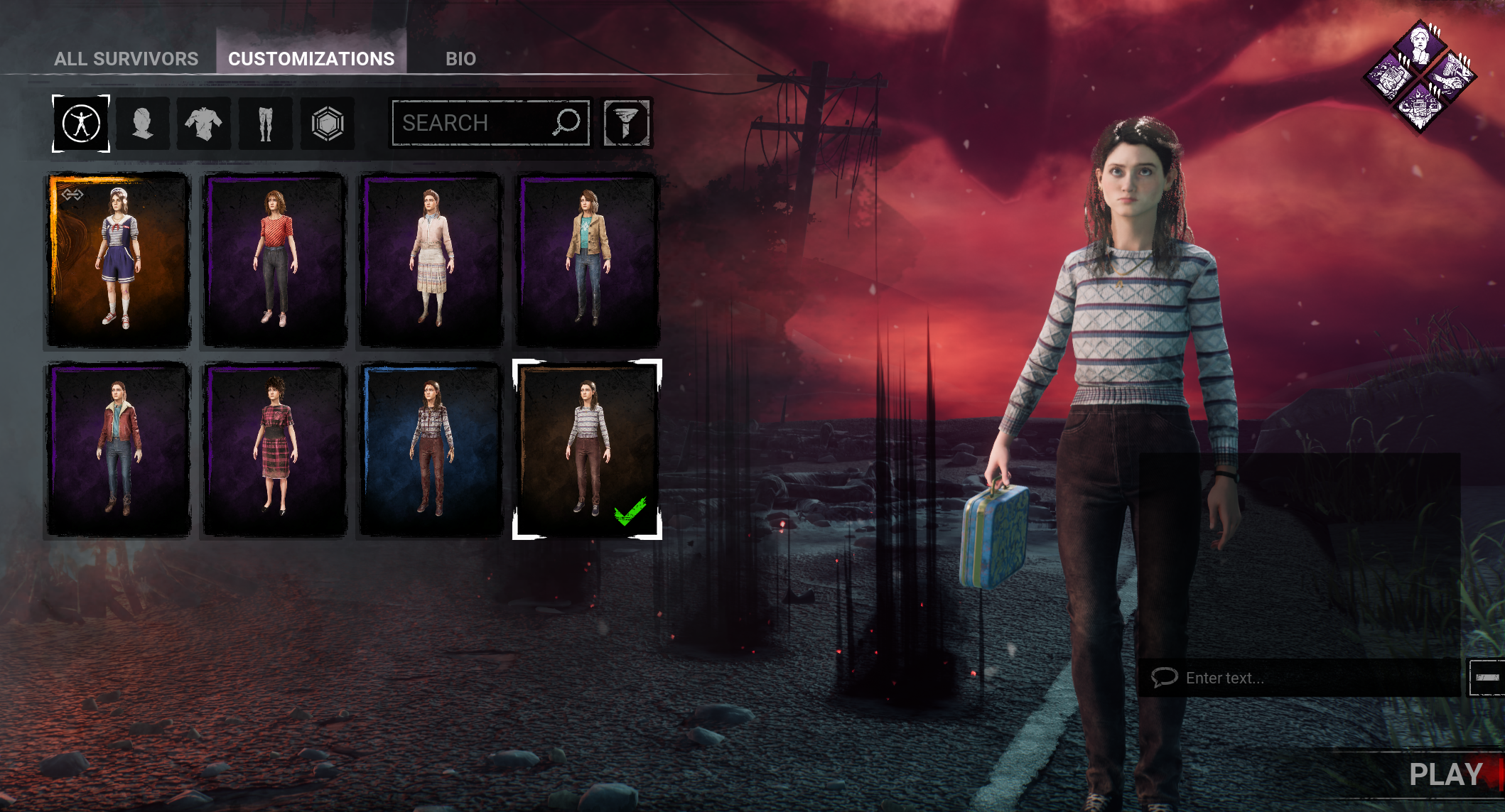Choose the head cosmetics category
Screen dimensions: 1505x812
tap(143, 124)
